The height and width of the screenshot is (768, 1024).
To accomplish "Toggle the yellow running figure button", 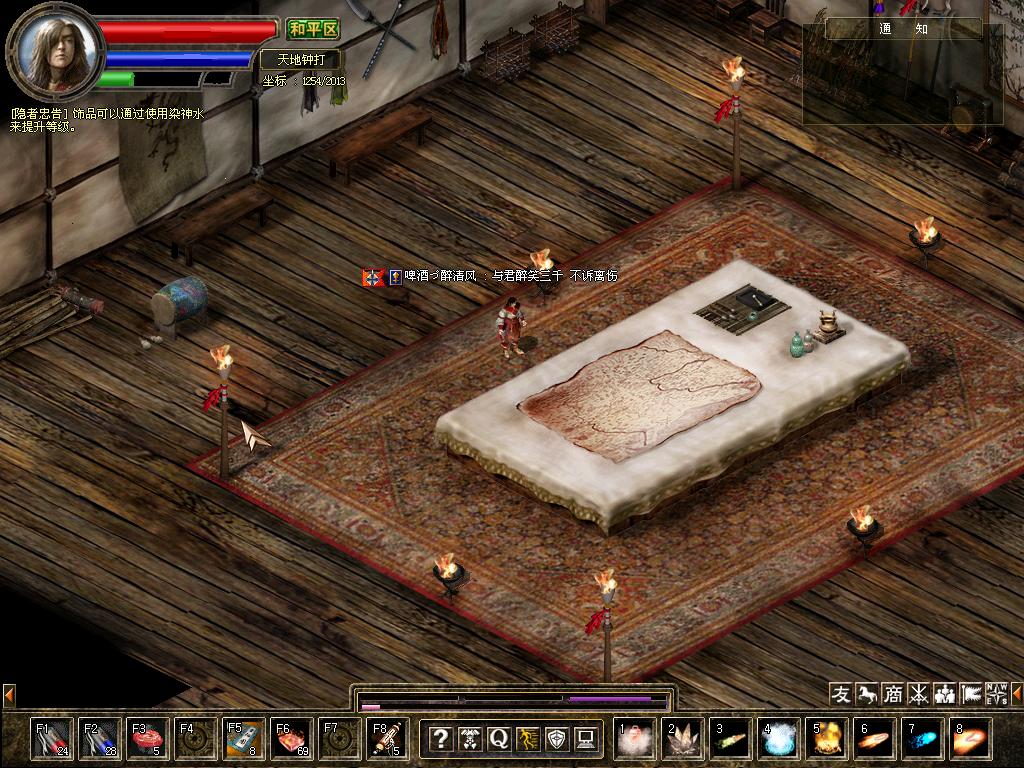I will [527, 739].
